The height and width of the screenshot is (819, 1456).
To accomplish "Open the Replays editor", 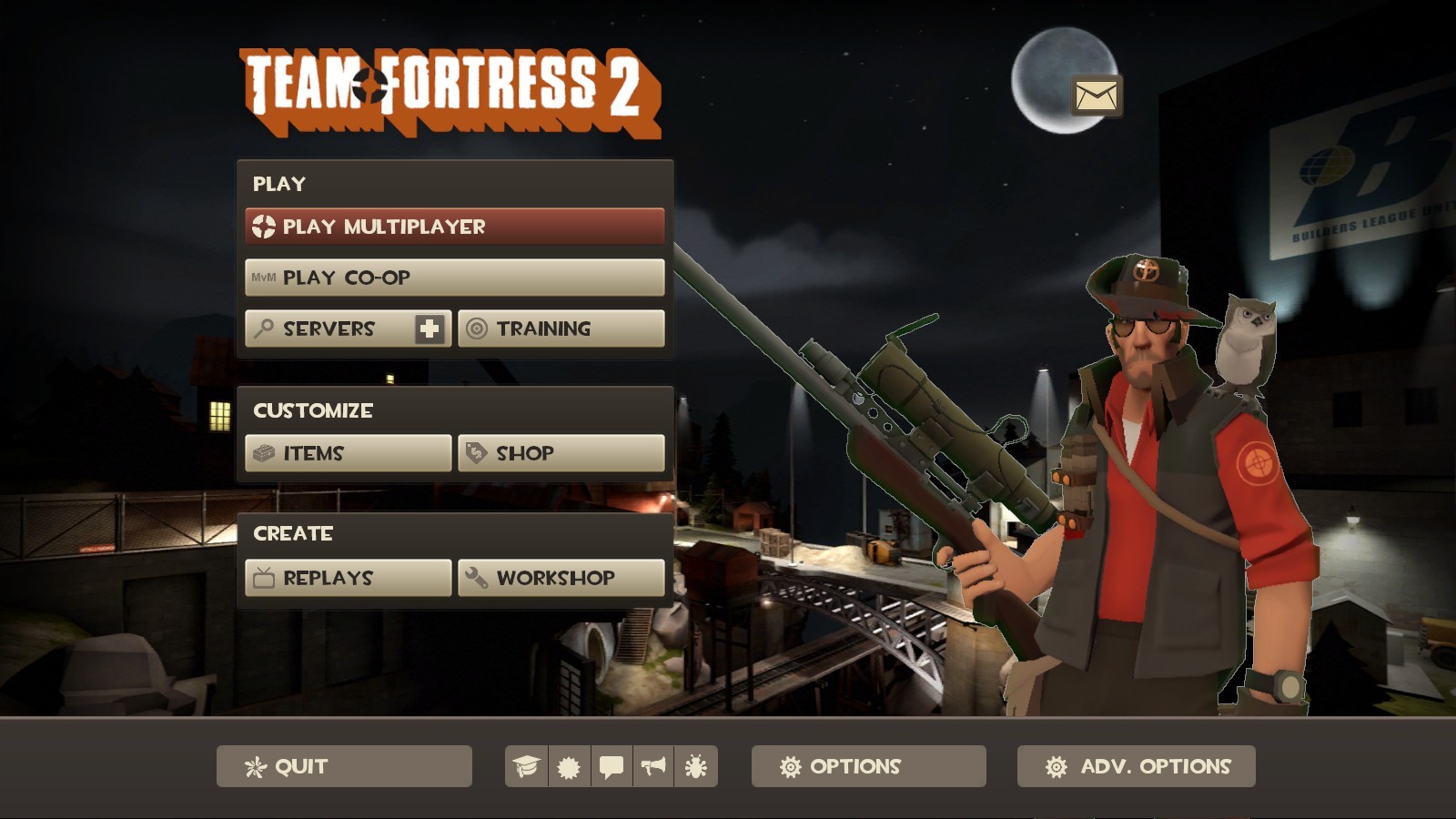I will (346, 577).
